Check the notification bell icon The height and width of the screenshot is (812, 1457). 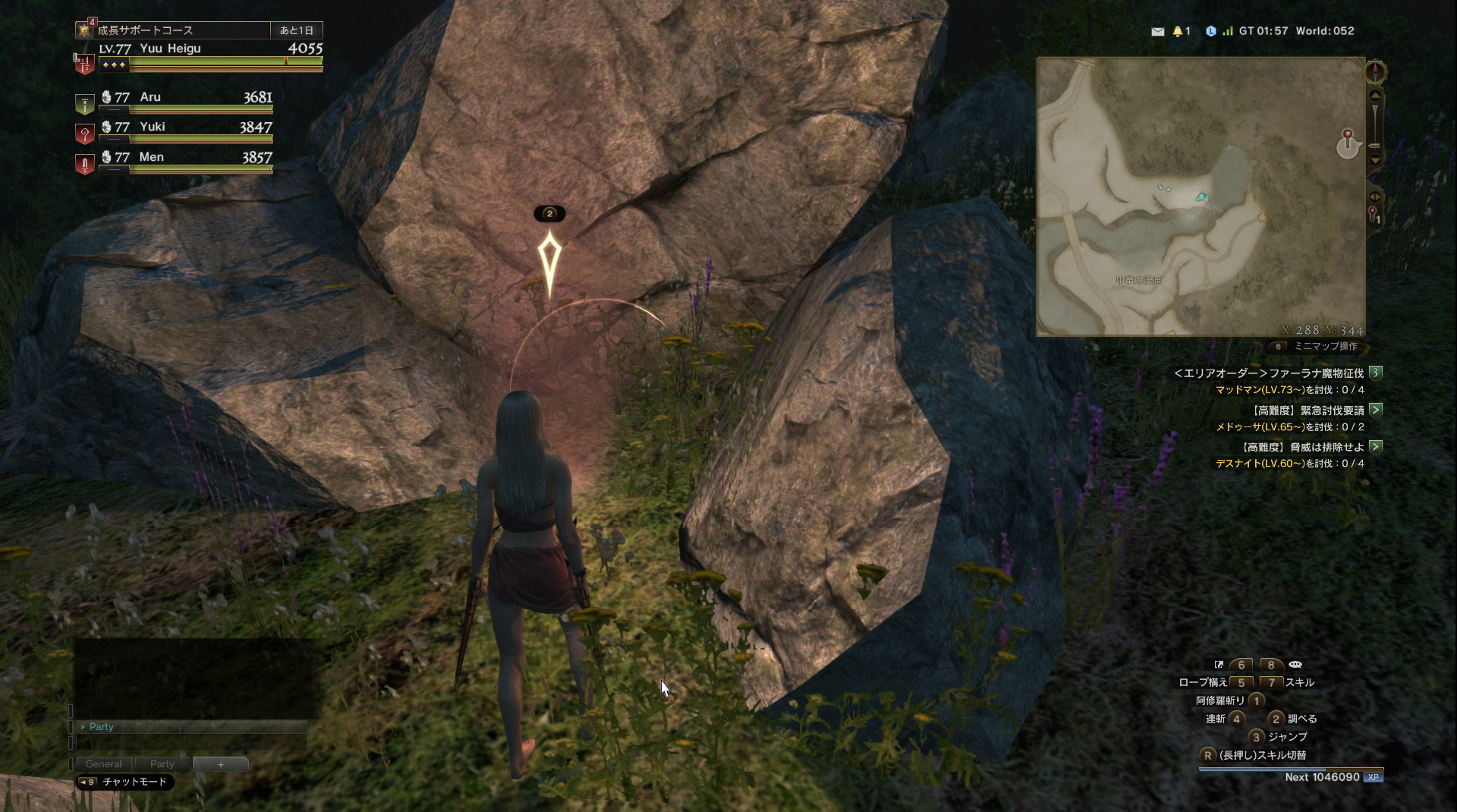[1178, 31]
